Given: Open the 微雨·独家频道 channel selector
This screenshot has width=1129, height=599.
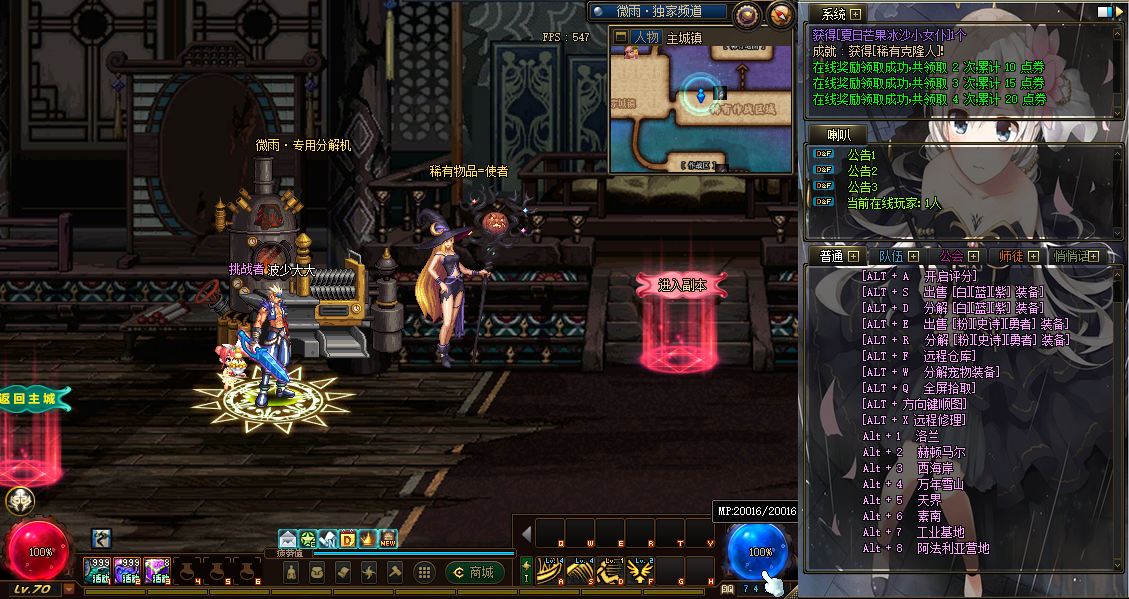Looking at the screenshot, I should click(658, 12).
